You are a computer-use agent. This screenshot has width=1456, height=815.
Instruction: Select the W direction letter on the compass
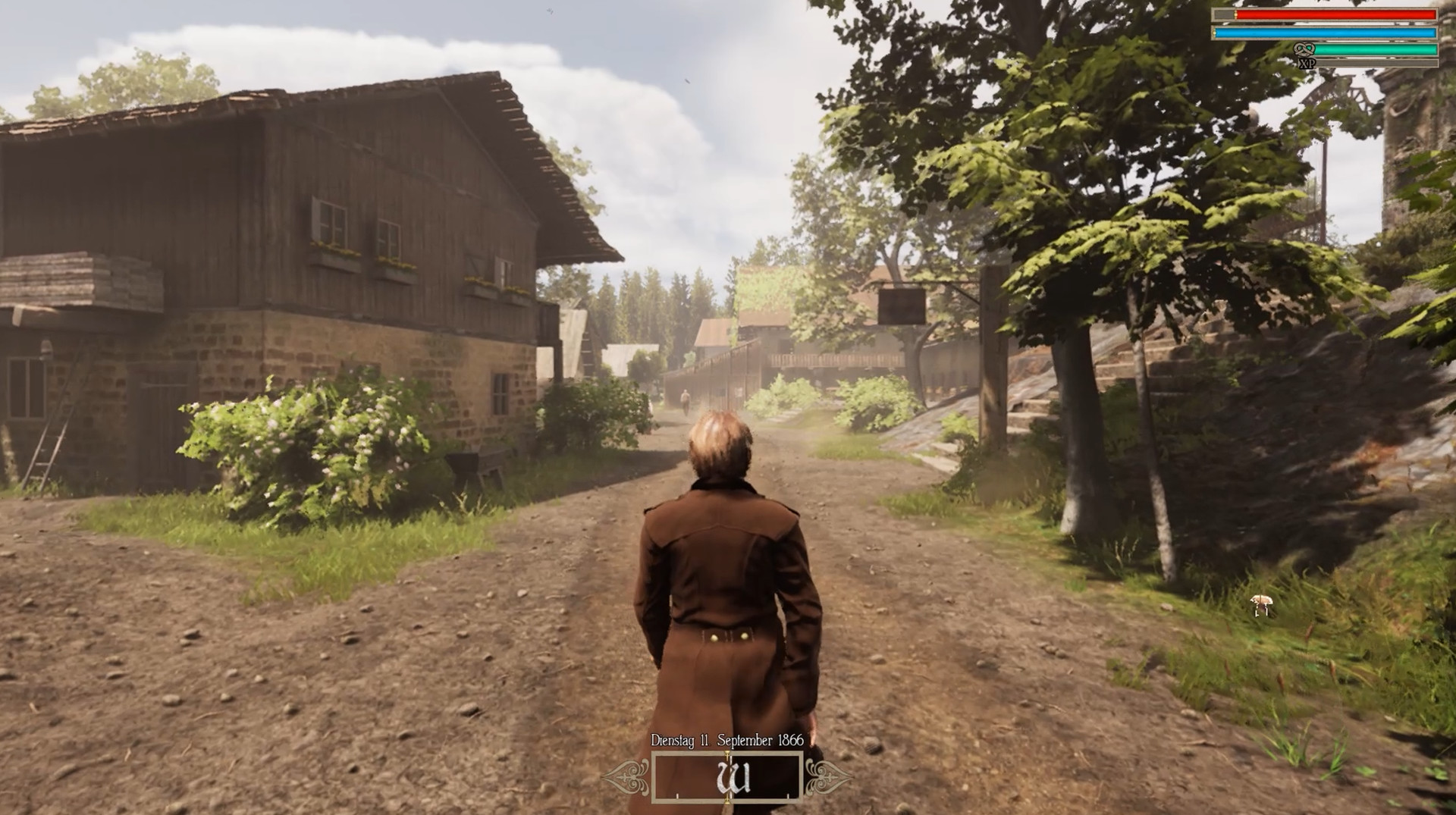click(x=734, y=777)
